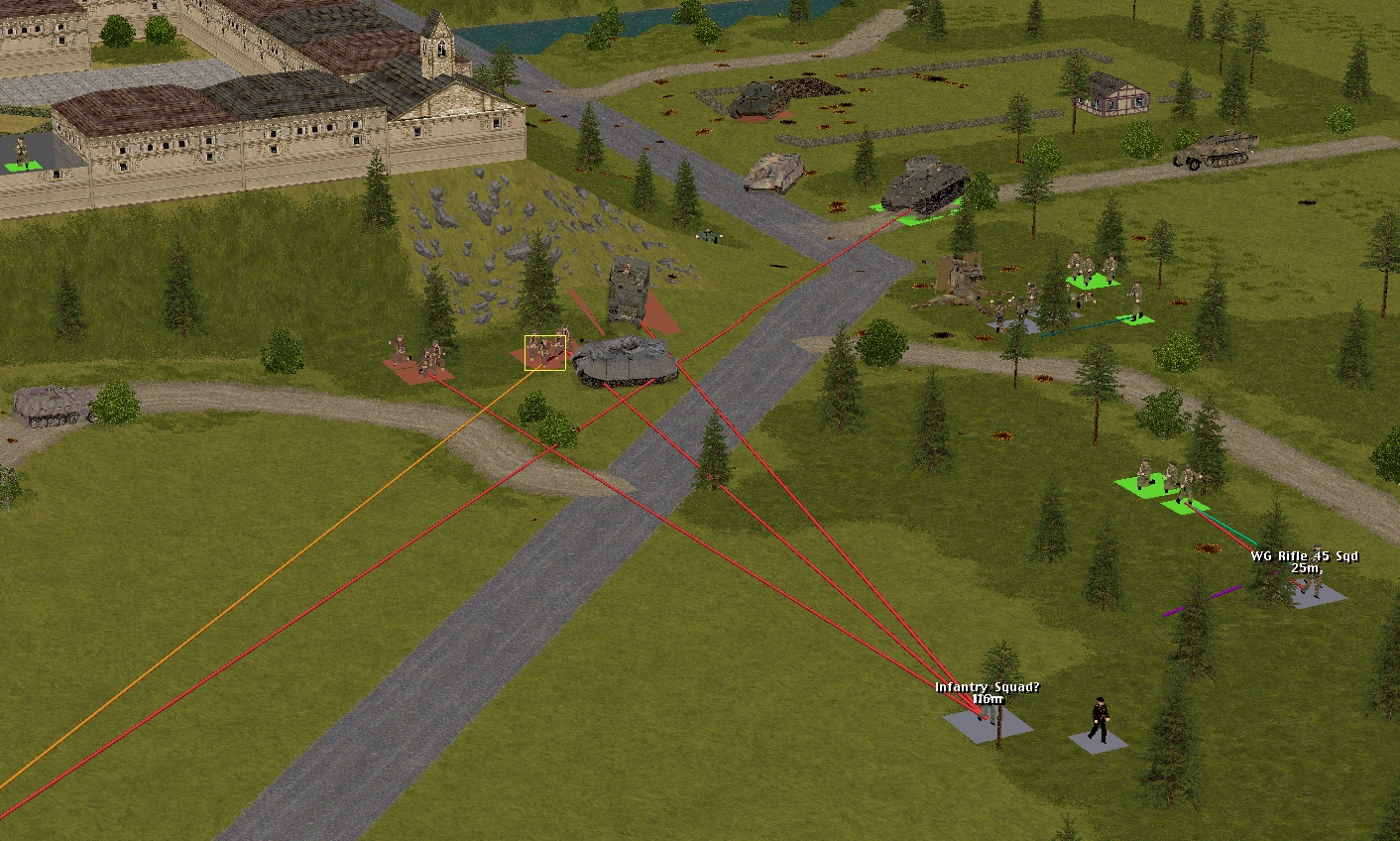1400x841 pixels.
Task: Select the black-uniformed soldier on the gray base
Action: click(1098, 723)
